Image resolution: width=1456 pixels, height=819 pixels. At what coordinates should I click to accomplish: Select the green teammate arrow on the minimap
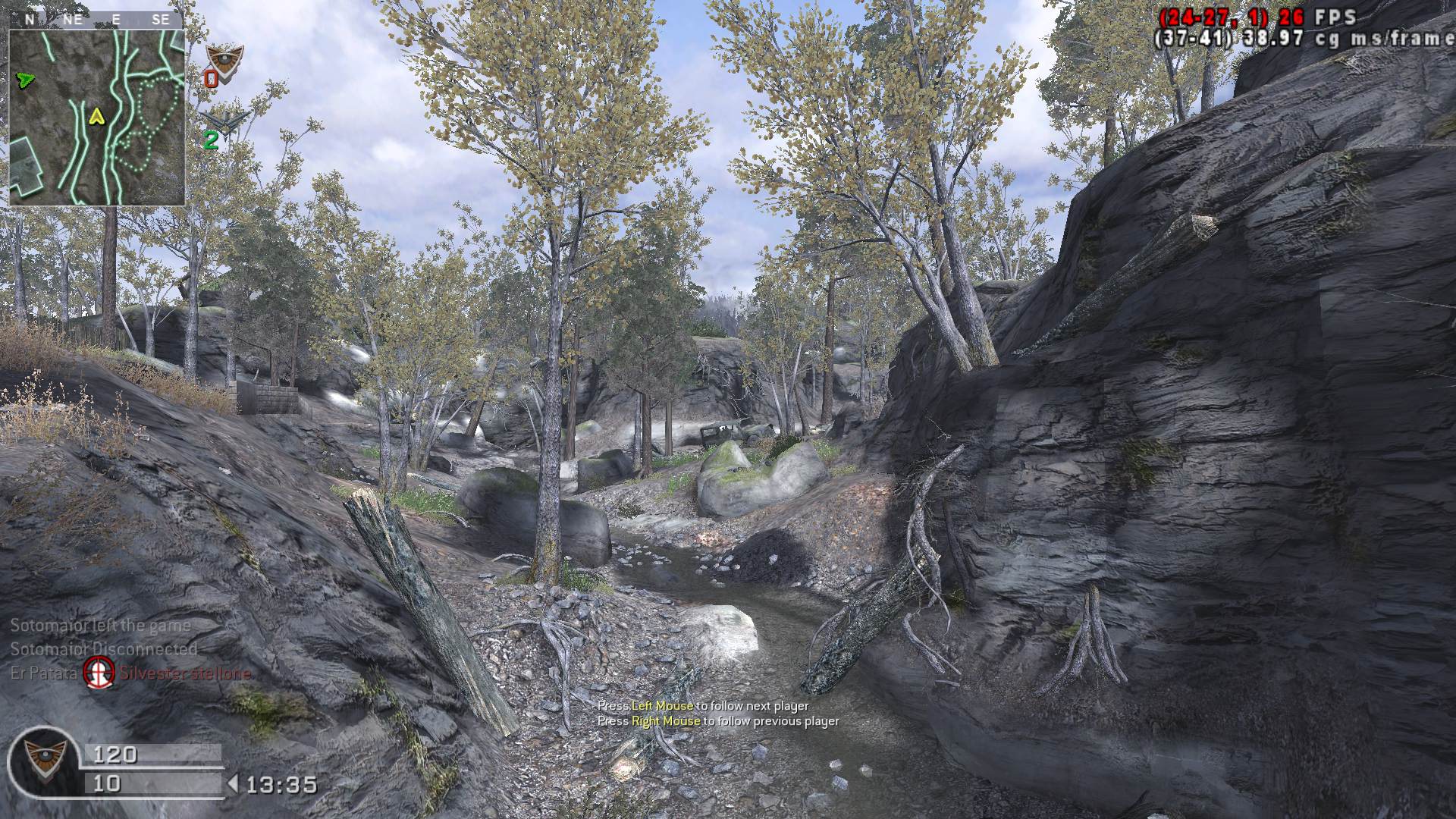[x=25, y=78]
